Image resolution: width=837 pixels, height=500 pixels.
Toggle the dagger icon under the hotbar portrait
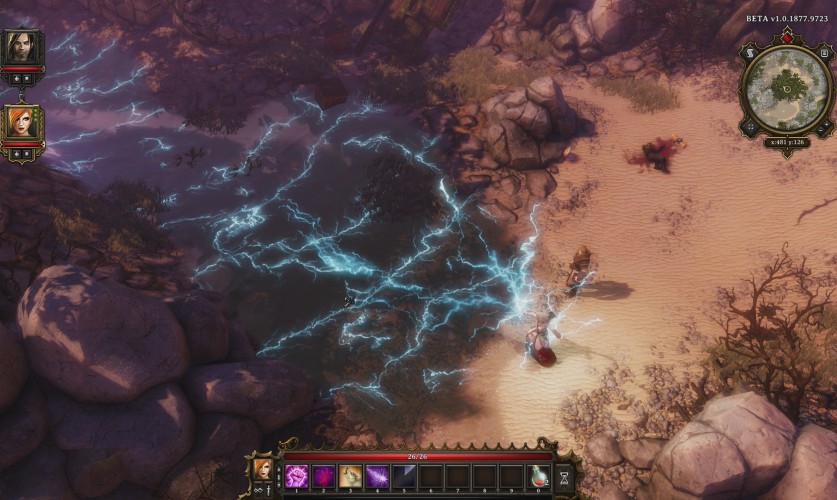[x=270, y=490]
